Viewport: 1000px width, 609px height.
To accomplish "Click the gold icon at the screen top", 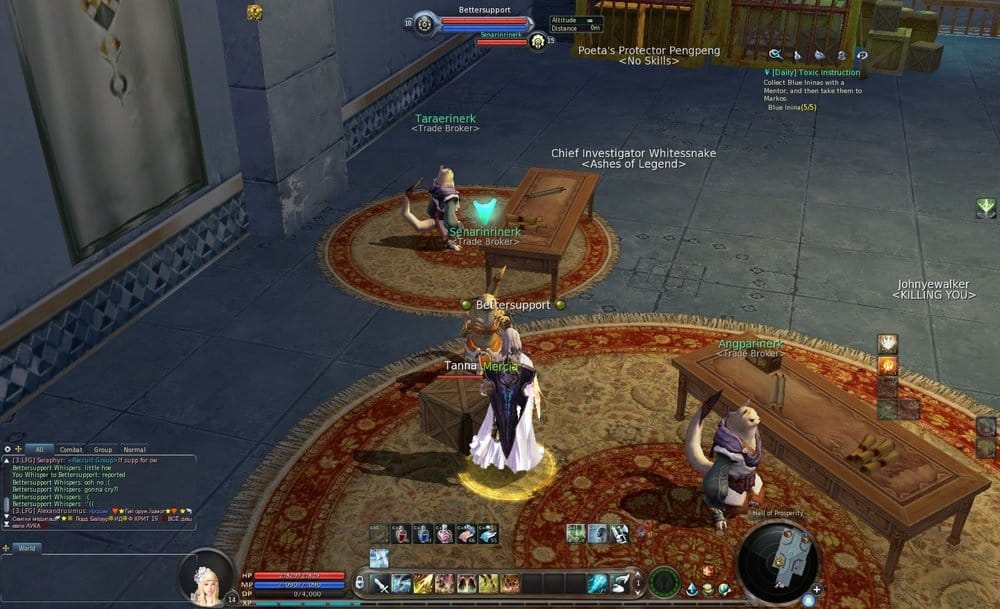I will tap(255, 12).
